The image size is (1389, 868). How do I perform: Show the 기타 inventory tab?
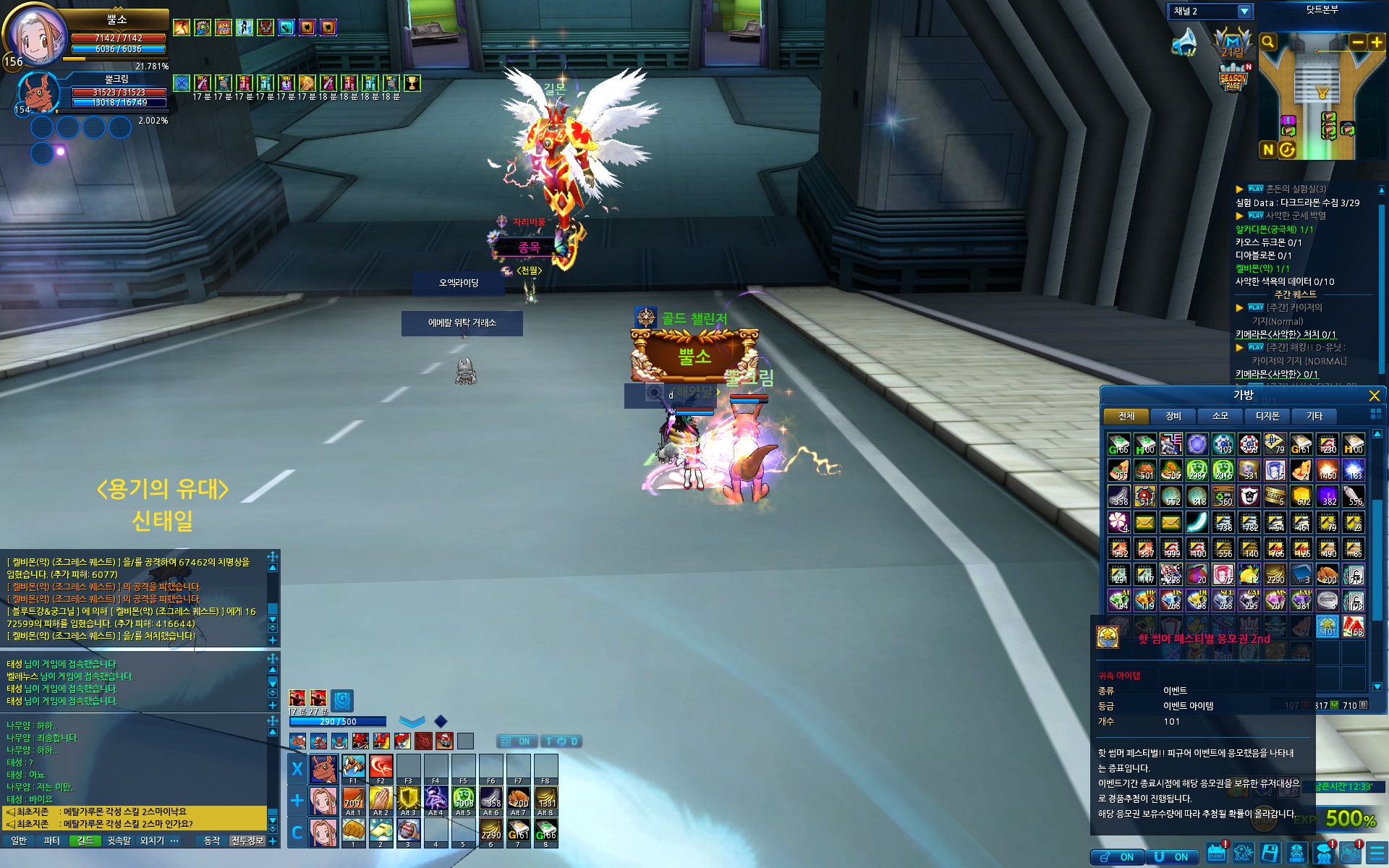(x=1314, y=416)
